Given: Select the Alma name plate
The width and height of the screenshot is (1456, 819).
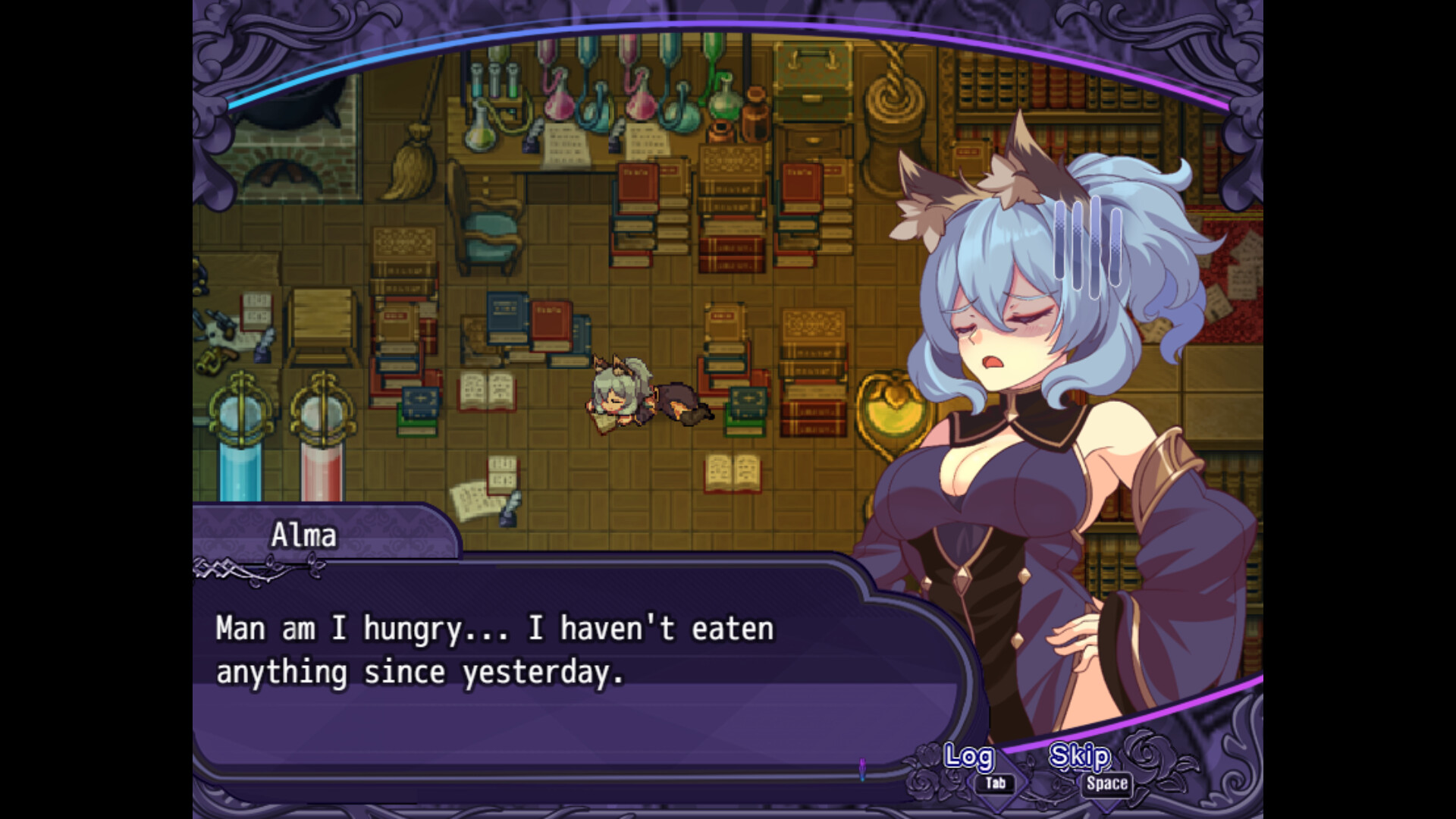Looking at the screenshot, I should 303,535.
